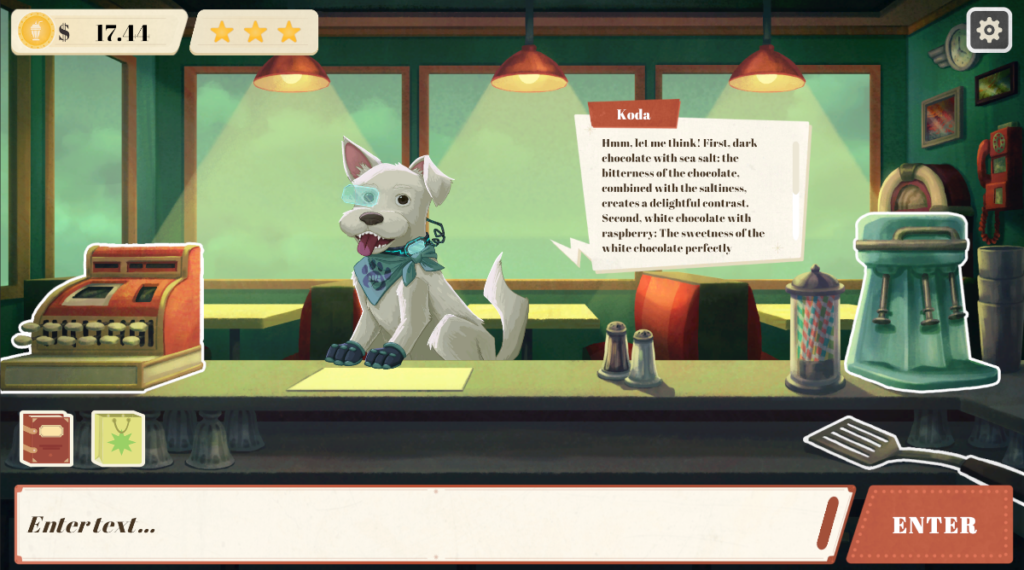Focus the Enter text input field
The height and width of the screenshot is (570, 1024).
coord(420,524)
